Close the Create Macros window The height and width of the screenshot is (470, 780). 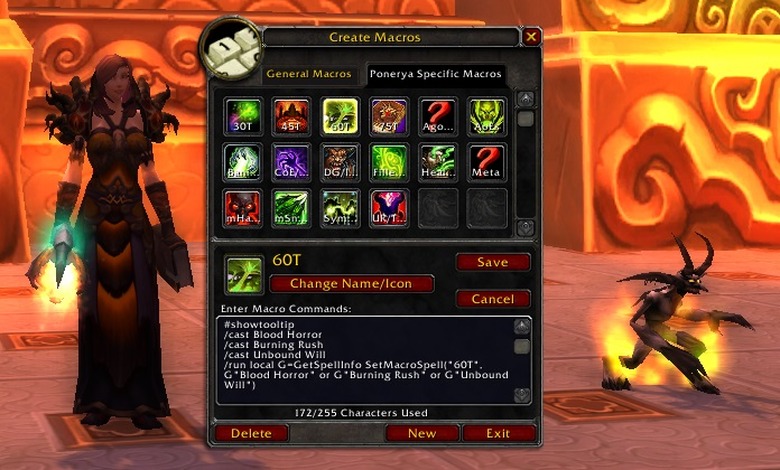coord(531,37)
